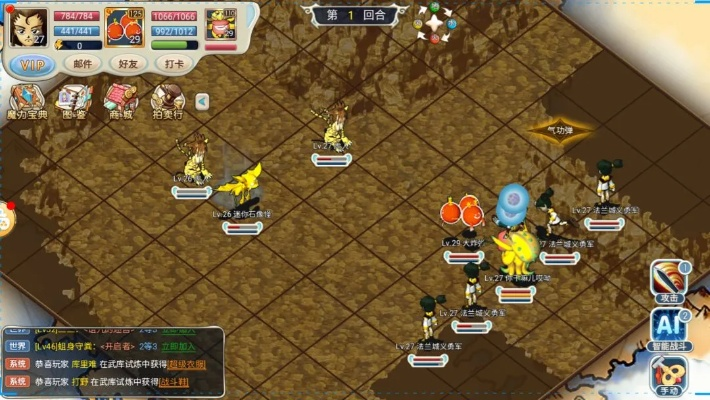The image size is (710, 400).
Task: Open the 邮件 mail button
Action: (x=82, y=63)
